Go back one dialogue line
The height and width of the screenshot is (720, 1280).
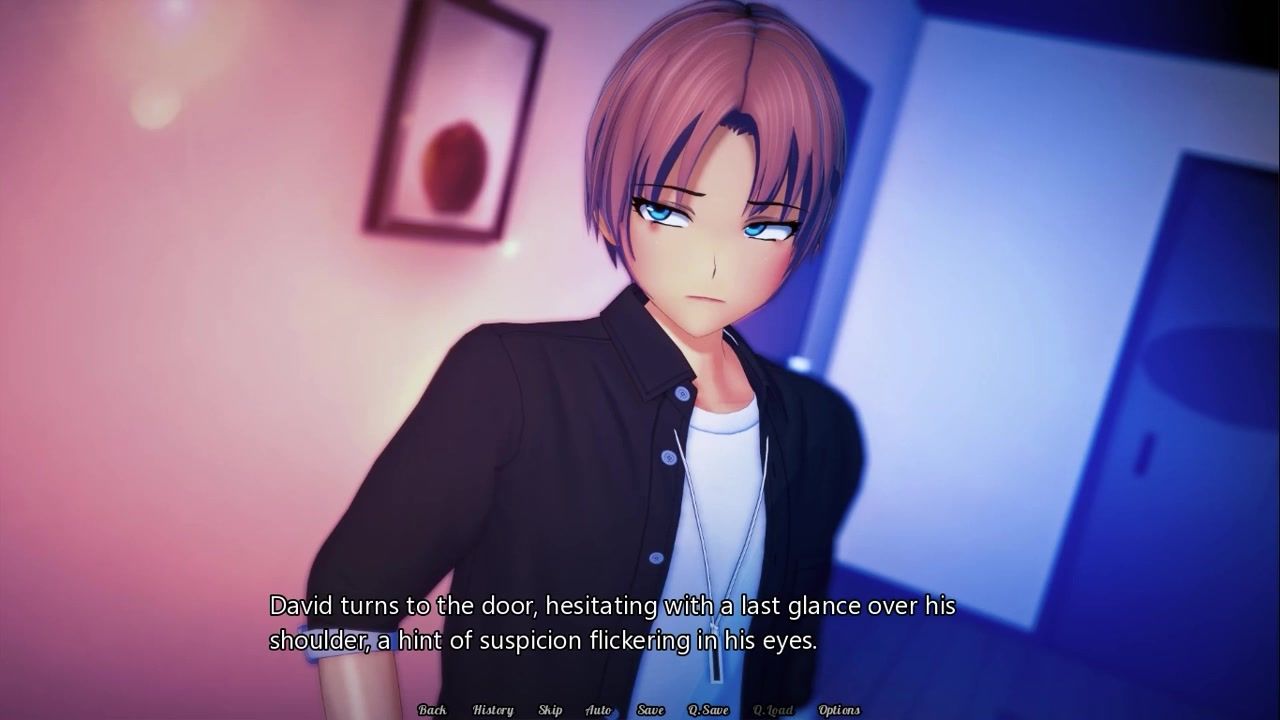(x=432, y=710)
